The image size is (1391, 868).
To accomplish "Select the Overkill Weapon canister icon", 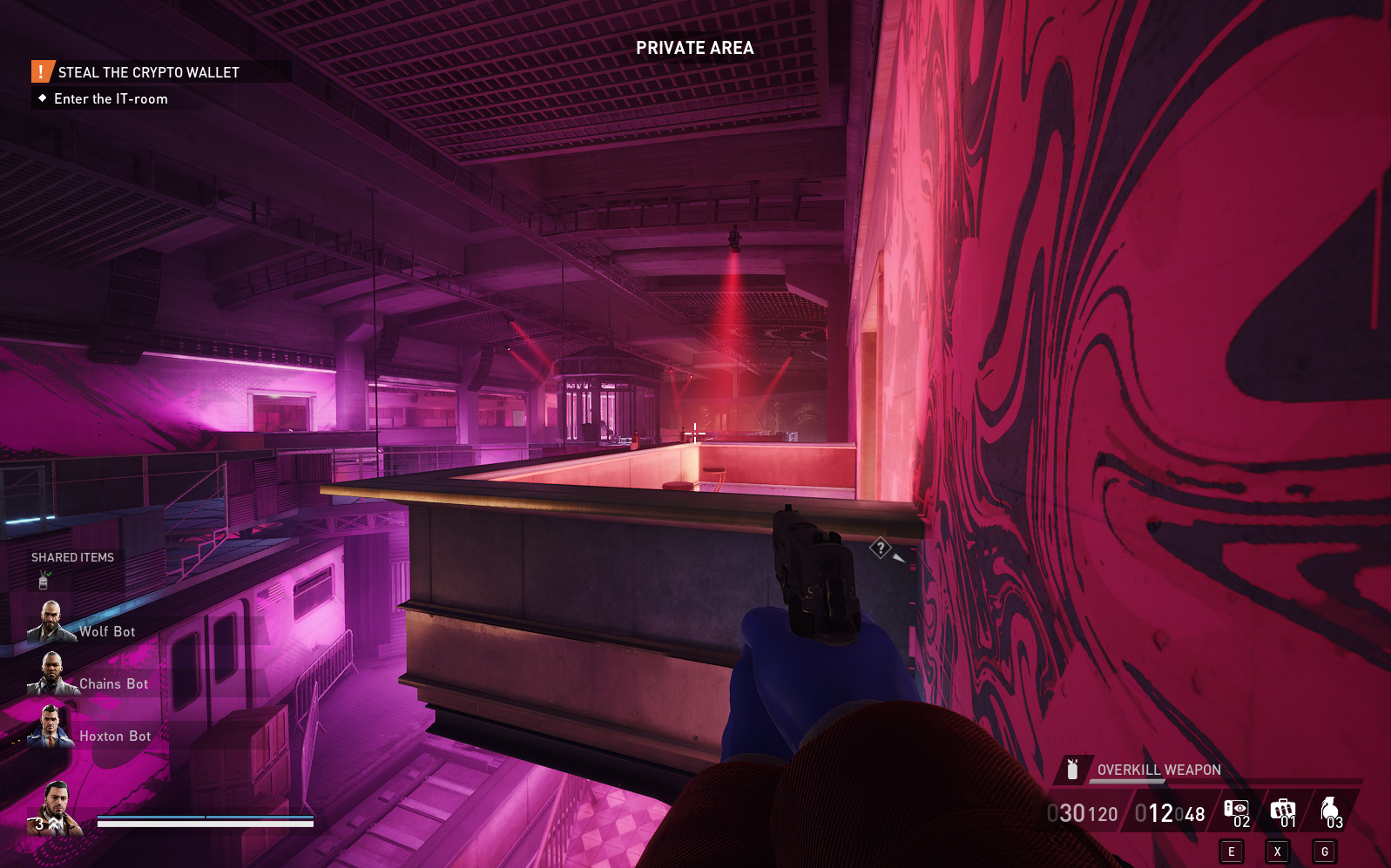I will 1071,770.
